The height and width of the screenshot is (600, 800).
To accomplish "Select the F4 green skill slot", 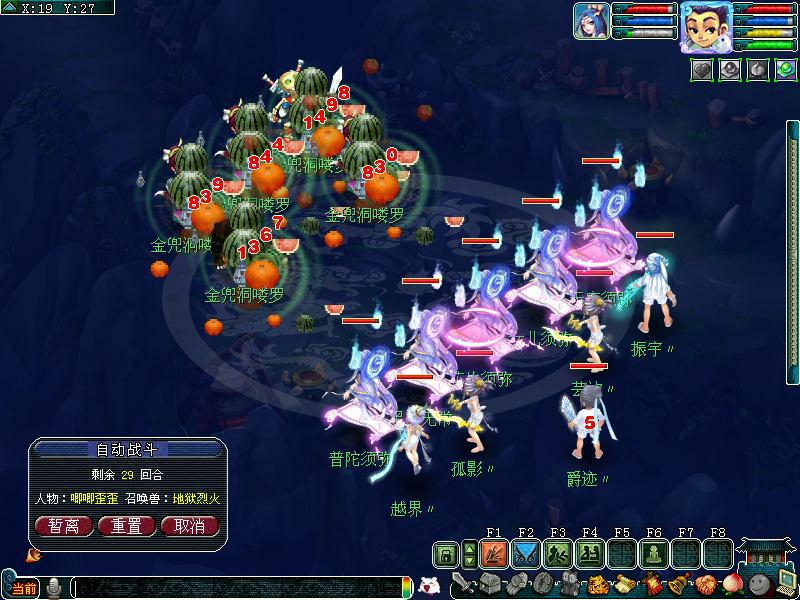I will (x=590, y=554).
